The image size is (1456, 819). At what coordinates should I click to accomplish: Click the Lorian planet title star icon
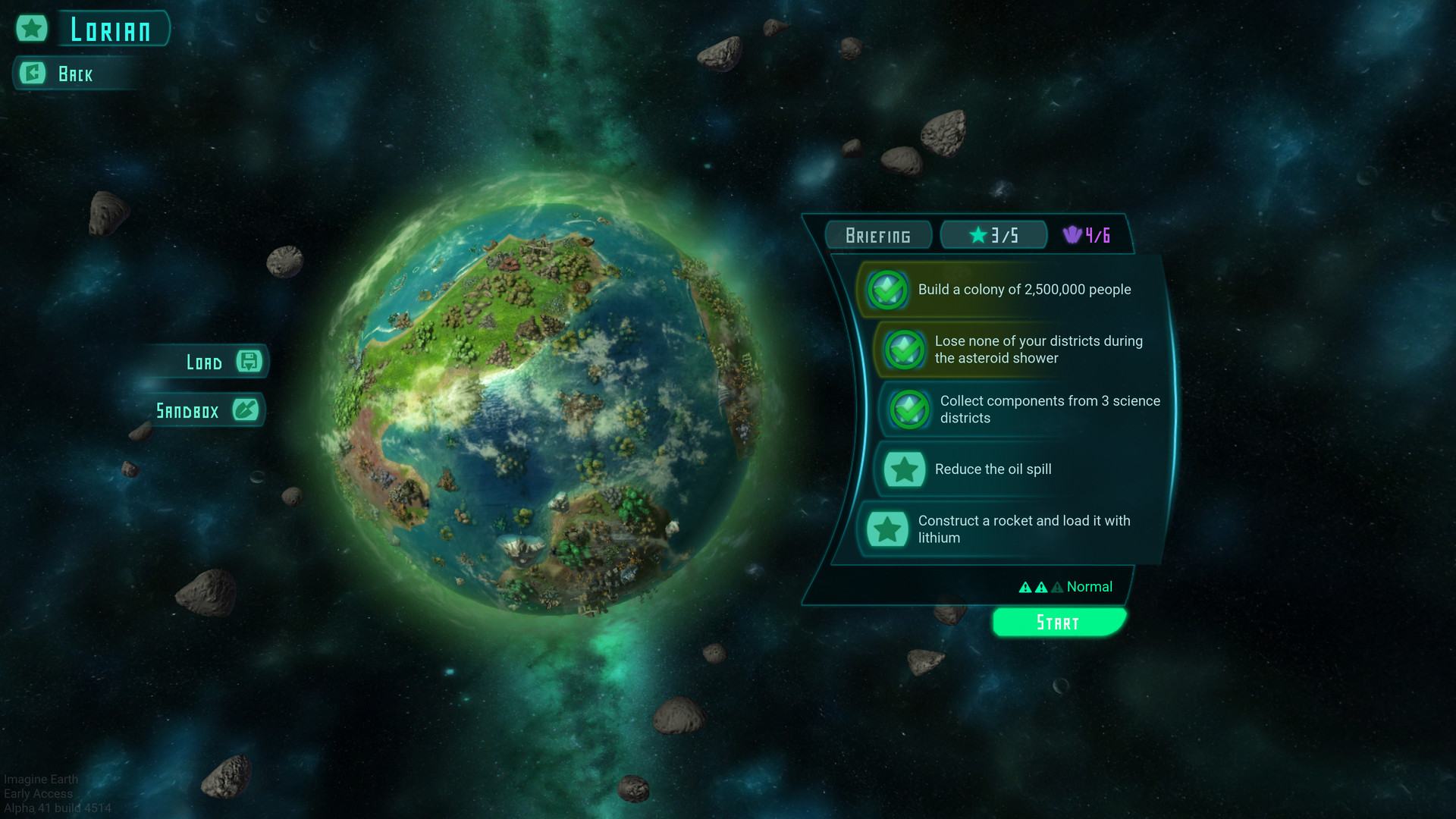[x=32, y=30]
